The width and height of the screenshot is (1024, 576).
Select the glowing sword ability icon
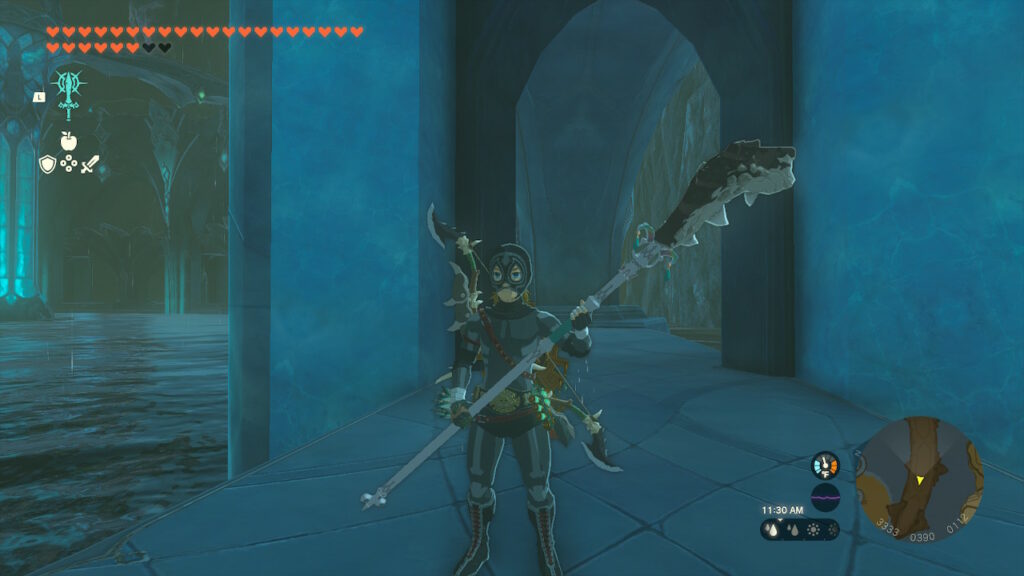click(x=69, y=92)
